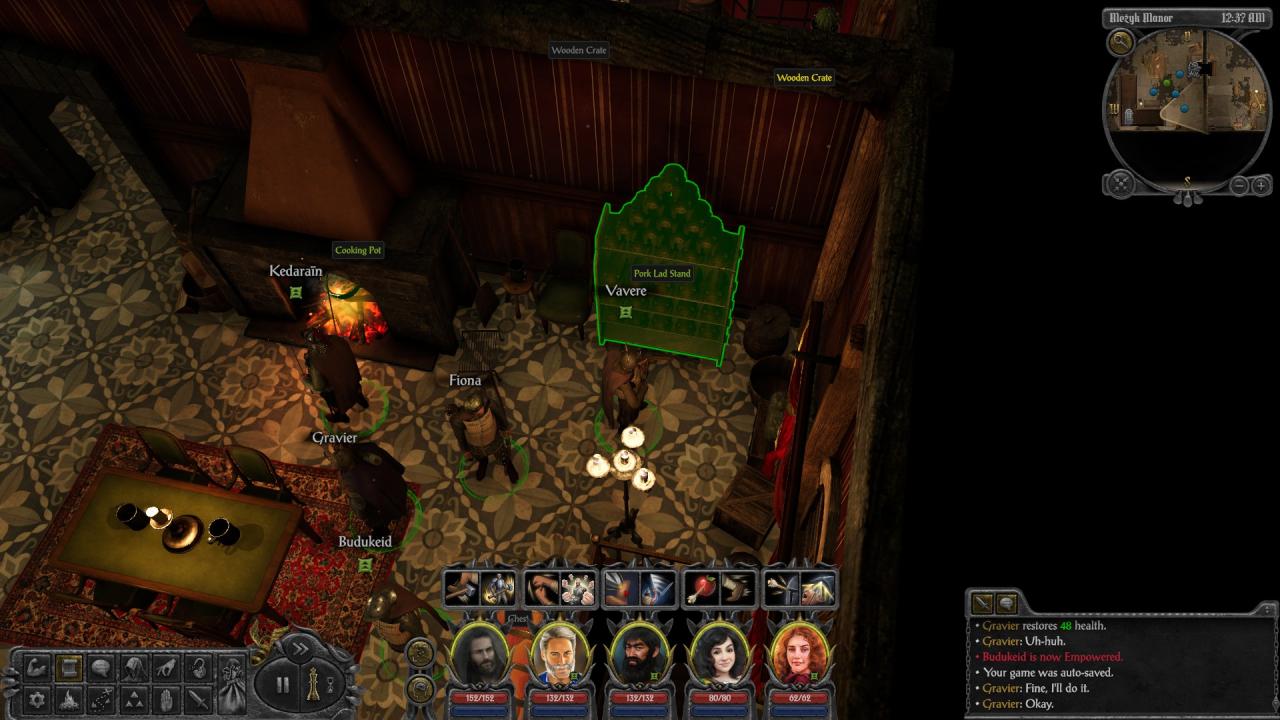Click the Mezyk Manor minimap
1280x720 pixels.
(x=1187, y=95)
